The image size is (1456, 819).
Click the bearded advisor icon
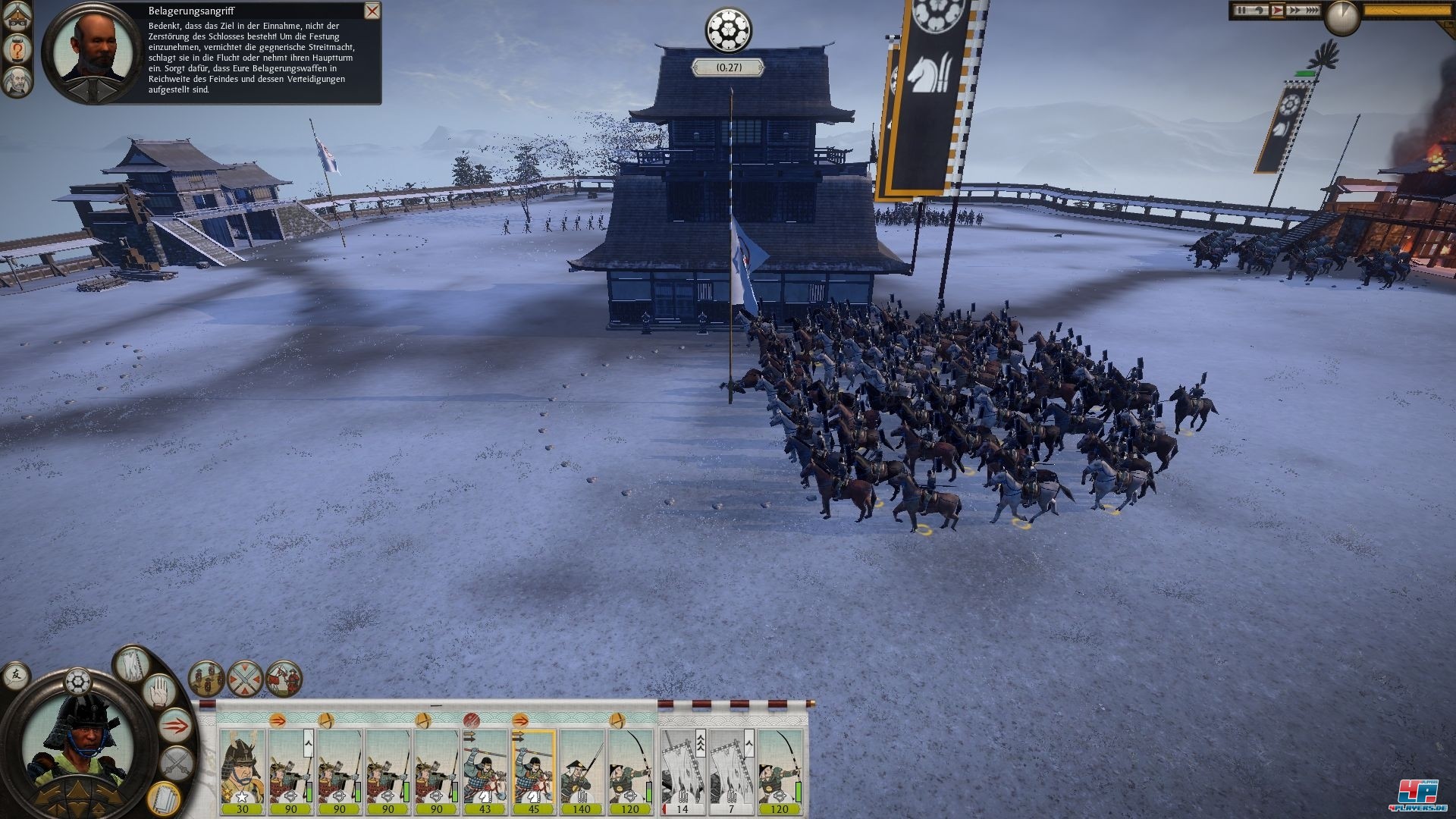click(x=16, y=80)
